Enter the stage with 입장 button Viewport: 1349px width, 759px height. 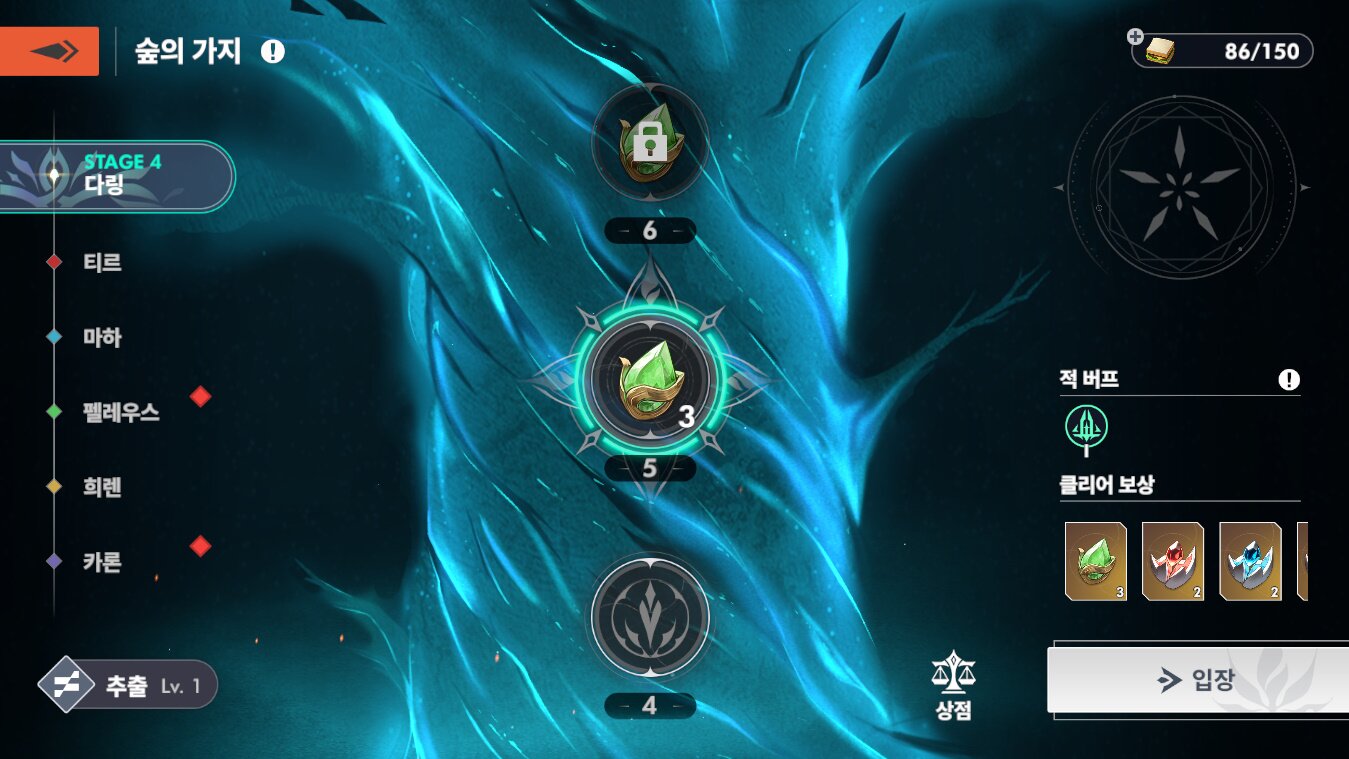[x=1197, y=680]
